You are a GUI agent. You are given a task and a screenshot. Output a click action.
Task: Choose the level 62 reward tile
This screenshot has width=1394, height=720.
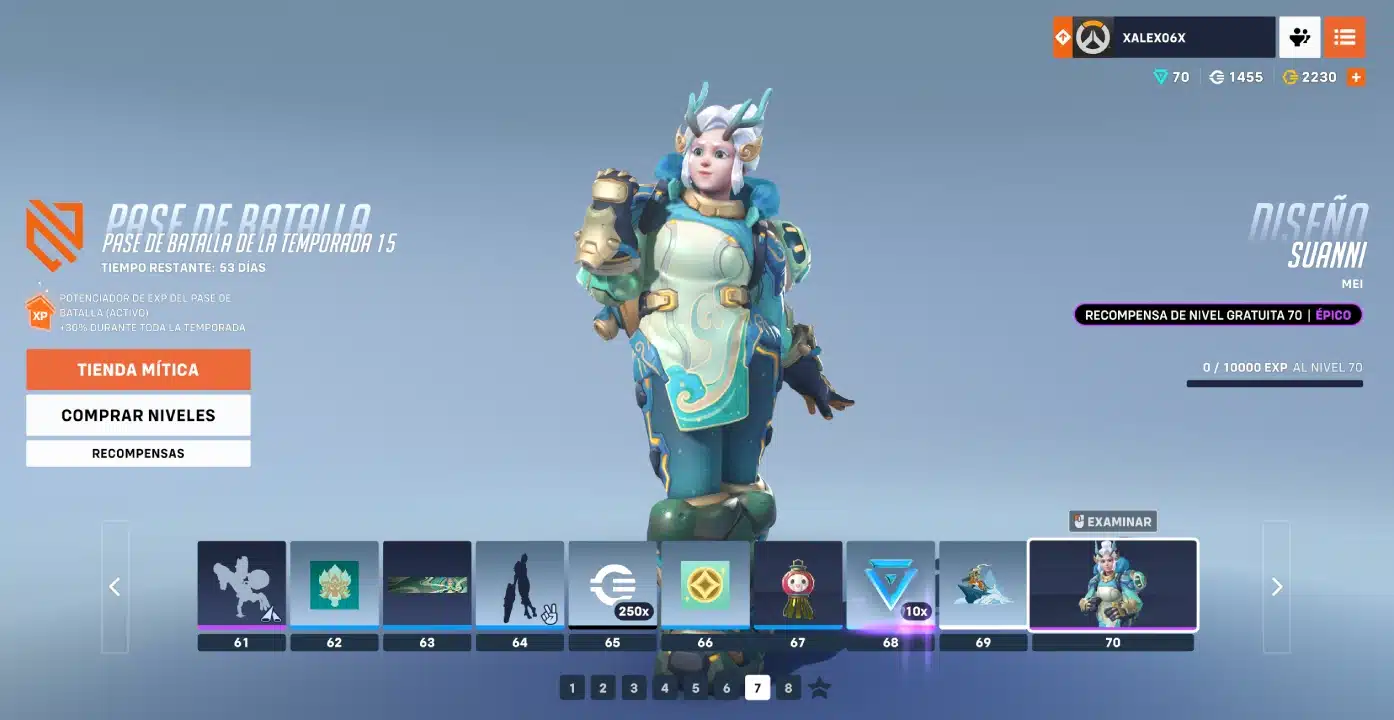click(x=334, y=585)
